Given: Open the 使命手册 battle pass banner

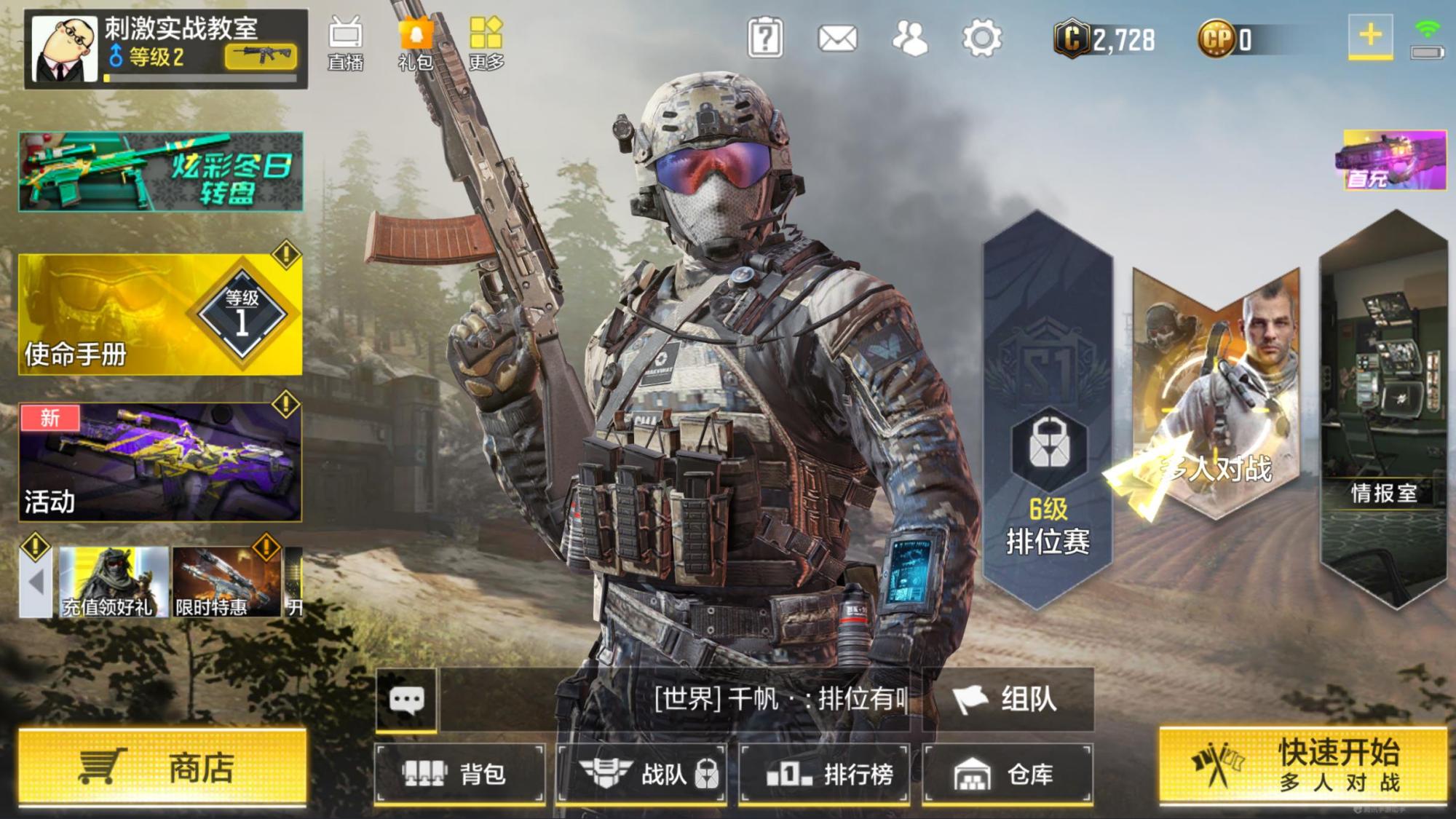Looking at the screenshot, I should tap(160, 314).
